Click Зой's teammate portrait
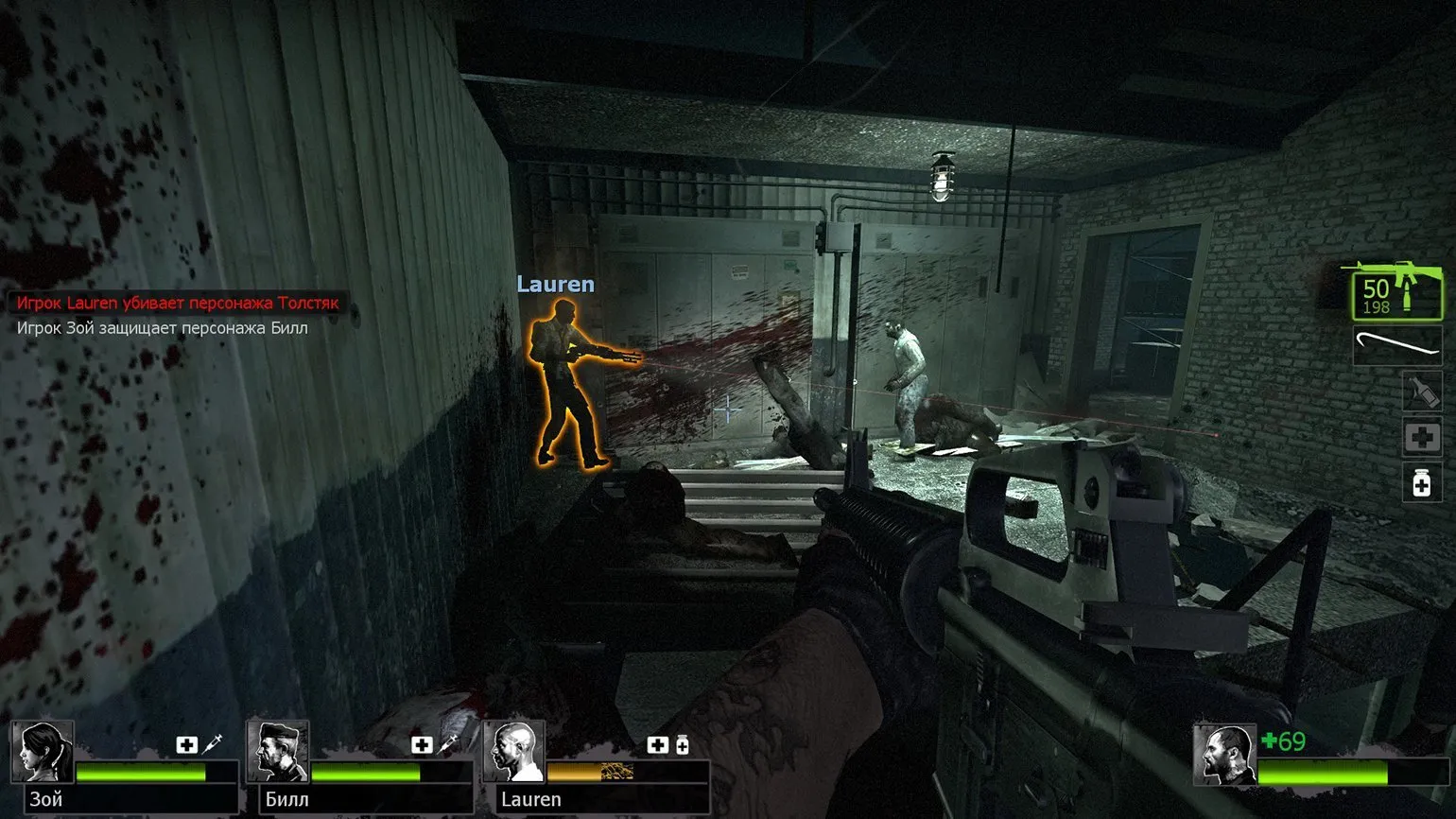1456x819 pixels. click(x=43, y=752)
